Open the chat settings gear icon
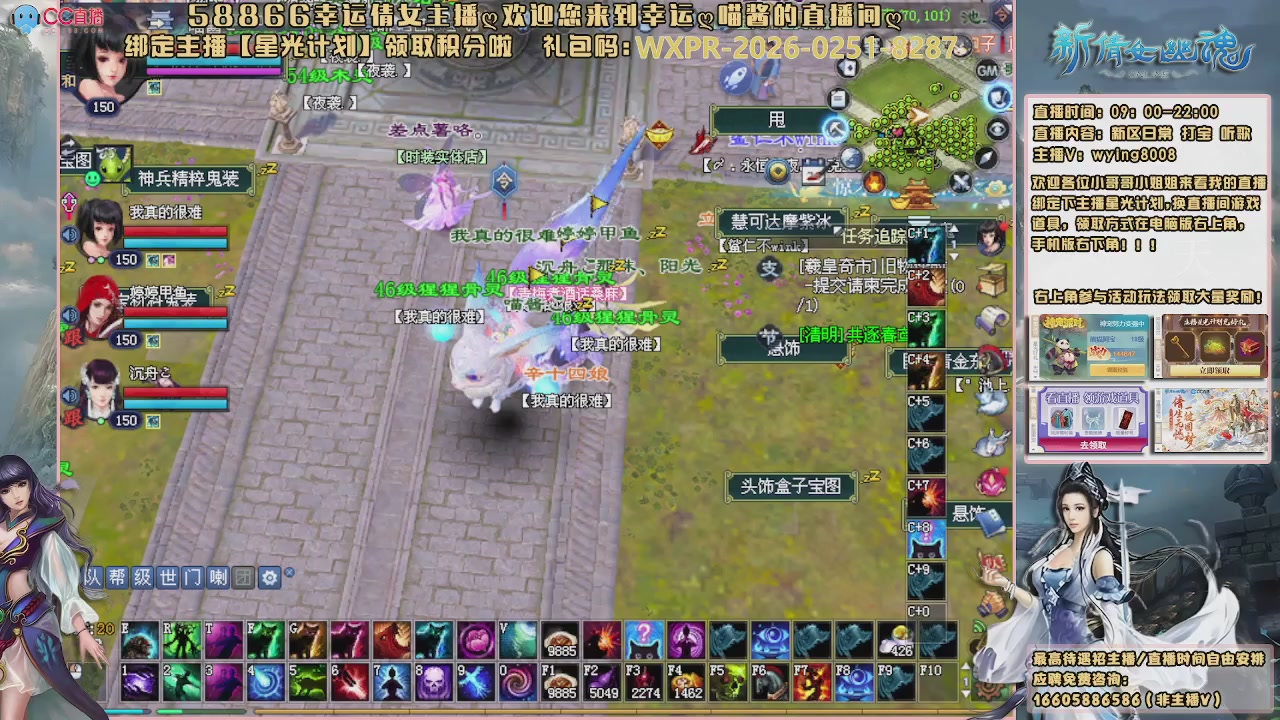 pos(271,578)
